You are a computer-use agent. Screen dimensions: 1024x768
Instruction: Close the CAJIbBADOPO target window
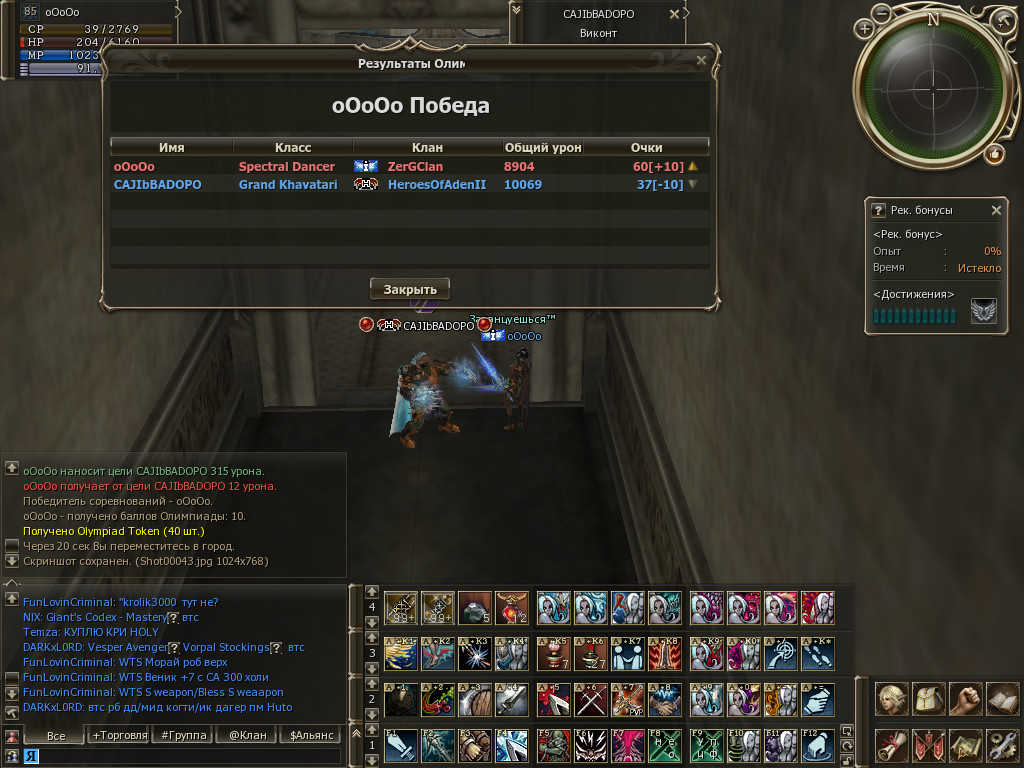point(675,14)
